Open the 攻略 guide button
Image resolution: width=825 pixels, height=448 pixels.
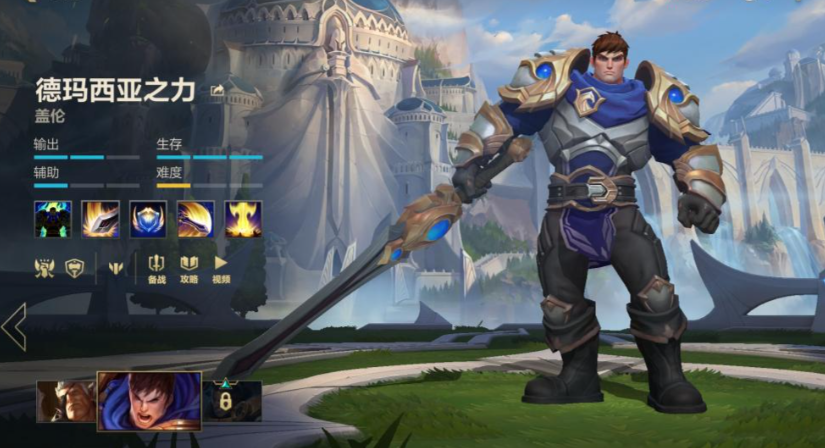click(189, 268)
